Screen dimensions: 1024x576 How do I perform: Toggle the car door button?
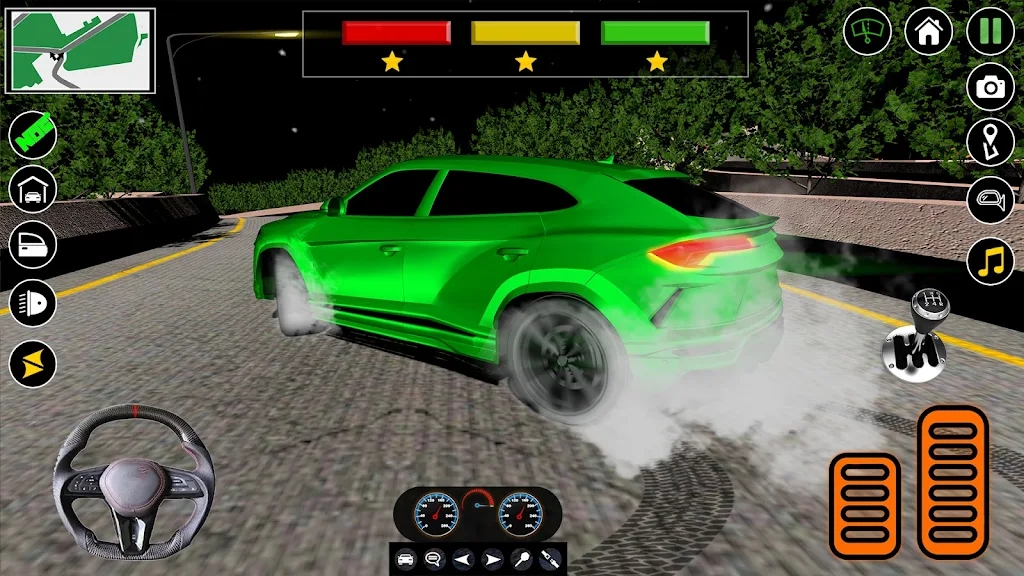point(33,244)
